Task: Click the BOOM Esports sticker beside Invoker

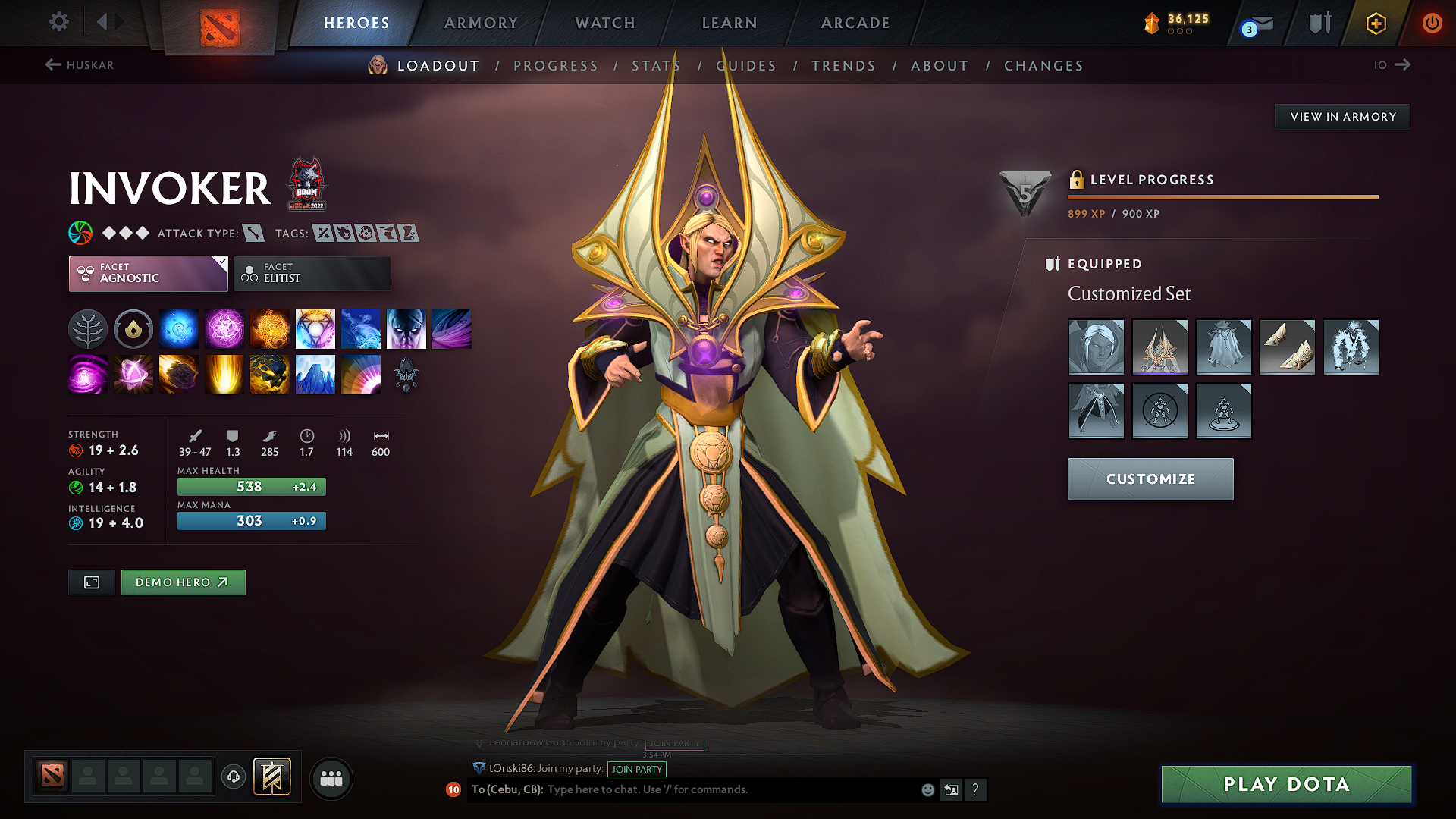Action: click(x=306, y=184)
